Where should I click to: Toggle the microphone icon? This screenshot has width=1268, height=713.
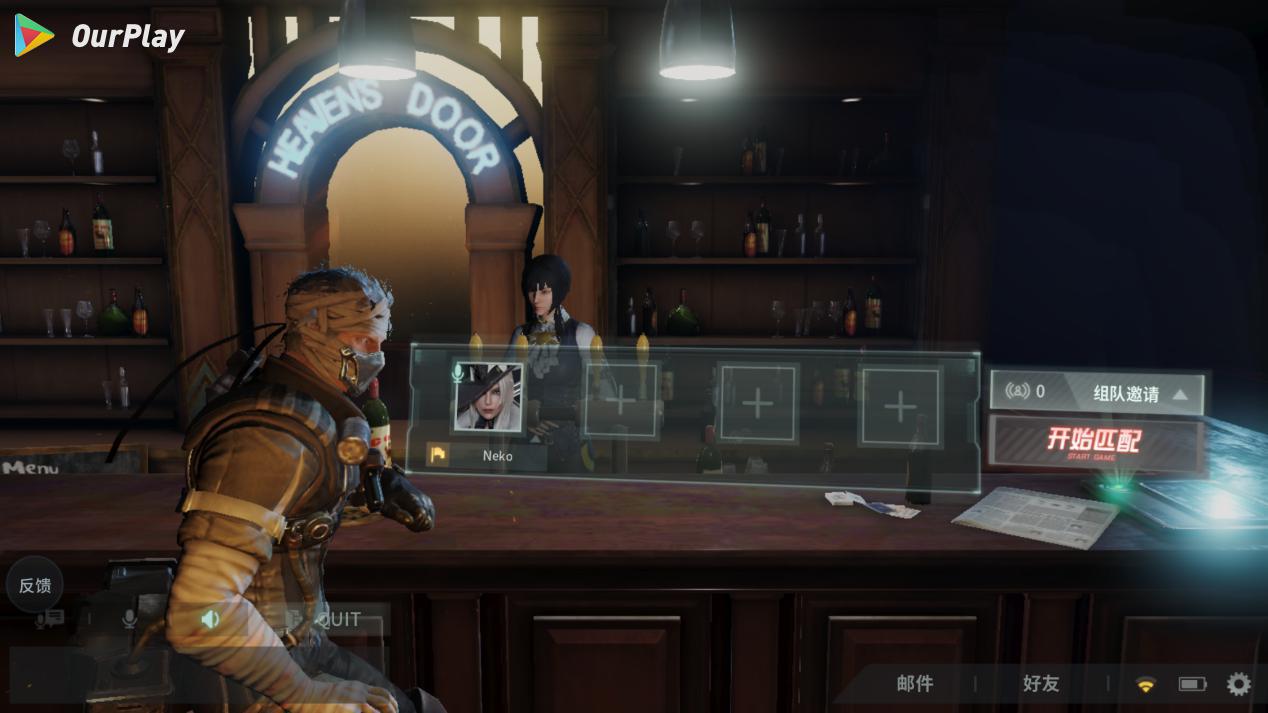129,619
